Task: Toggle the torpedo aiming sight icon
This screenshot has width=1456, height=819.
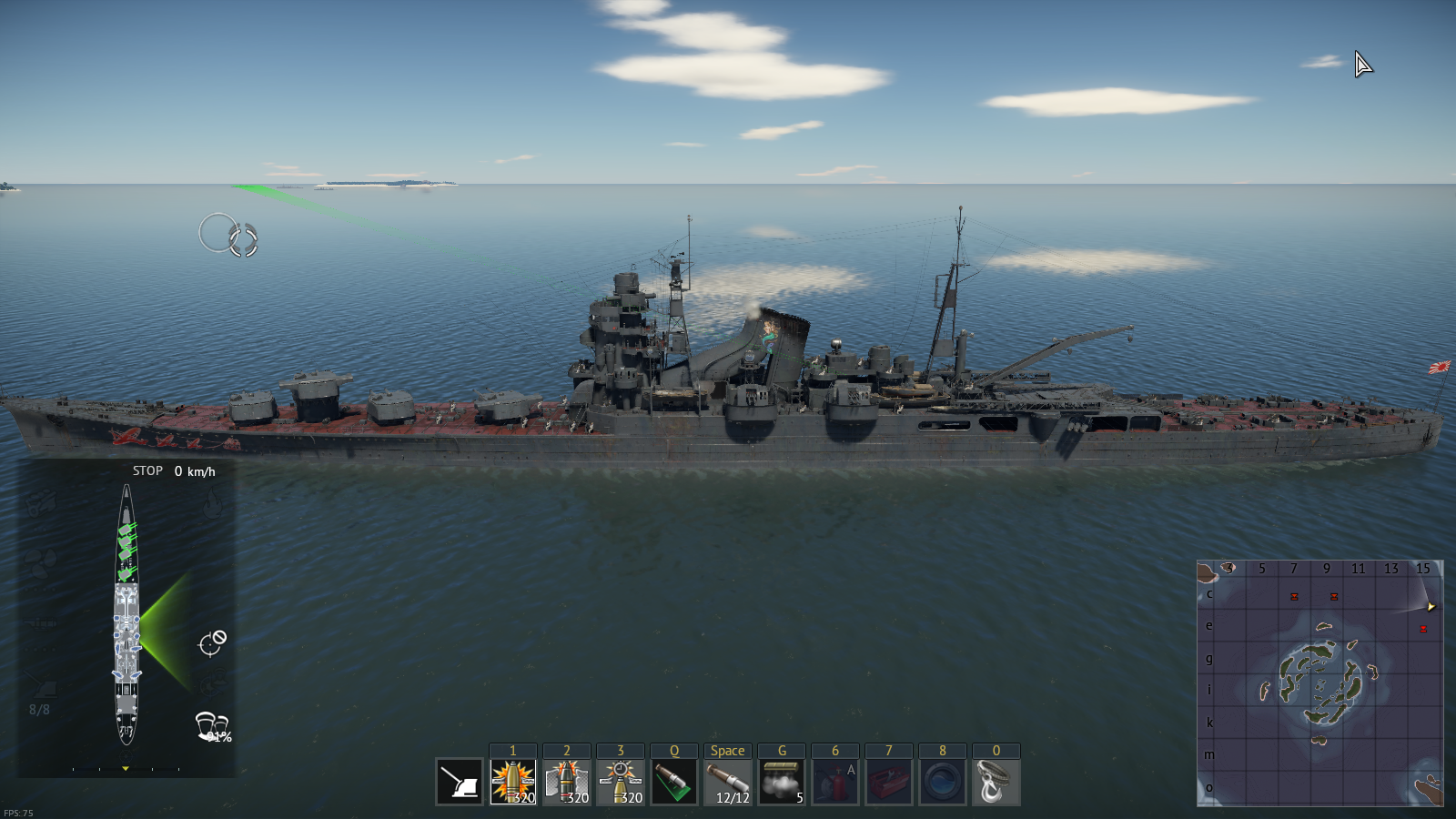Action: click(x=674, y=782)
